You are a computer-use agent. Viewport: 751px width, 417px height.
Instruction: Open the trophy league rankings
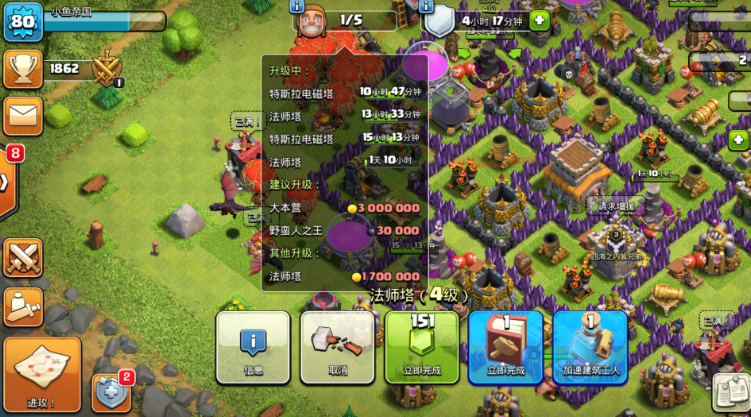tap(23, 69)
